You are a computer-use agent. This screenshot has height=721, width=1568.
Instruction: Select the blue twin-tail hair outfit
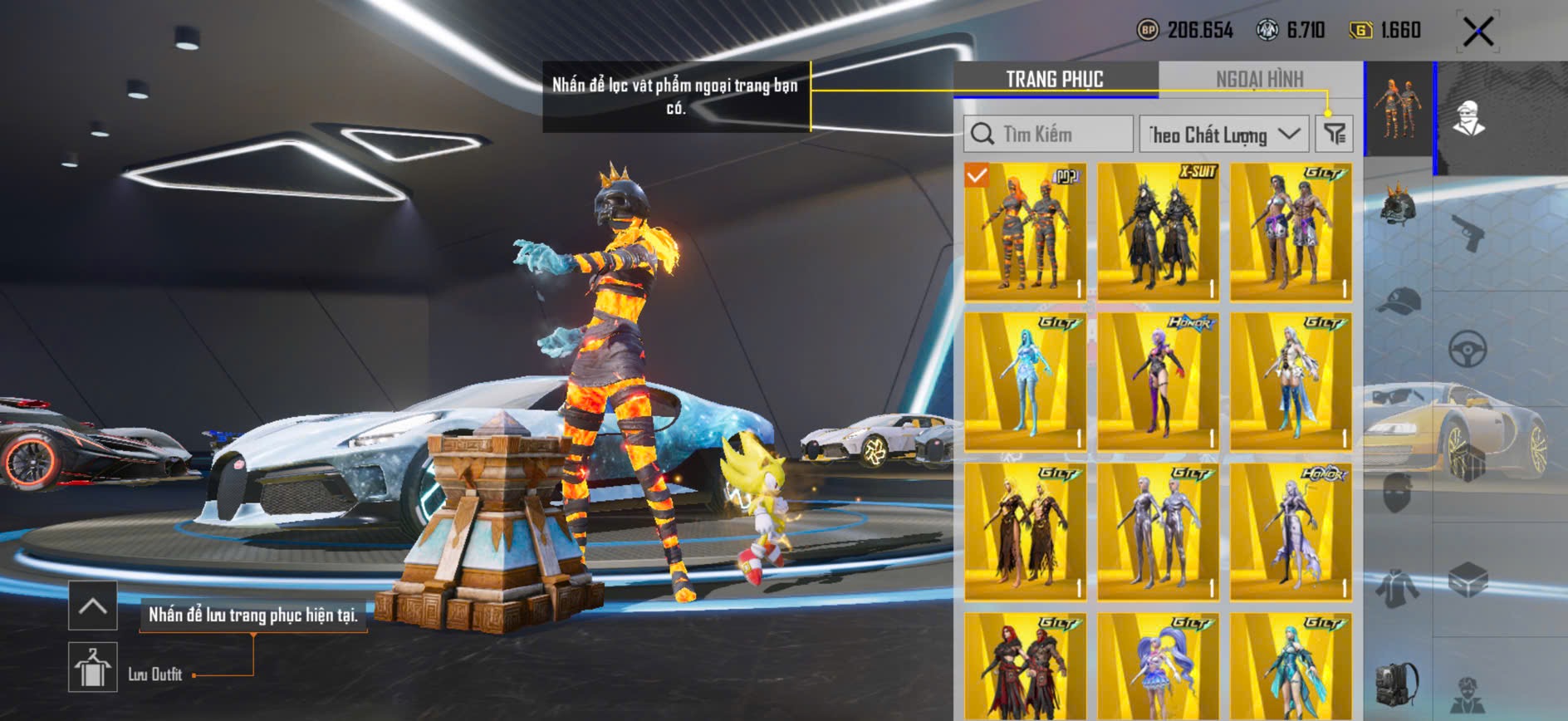coord(1158,669)
